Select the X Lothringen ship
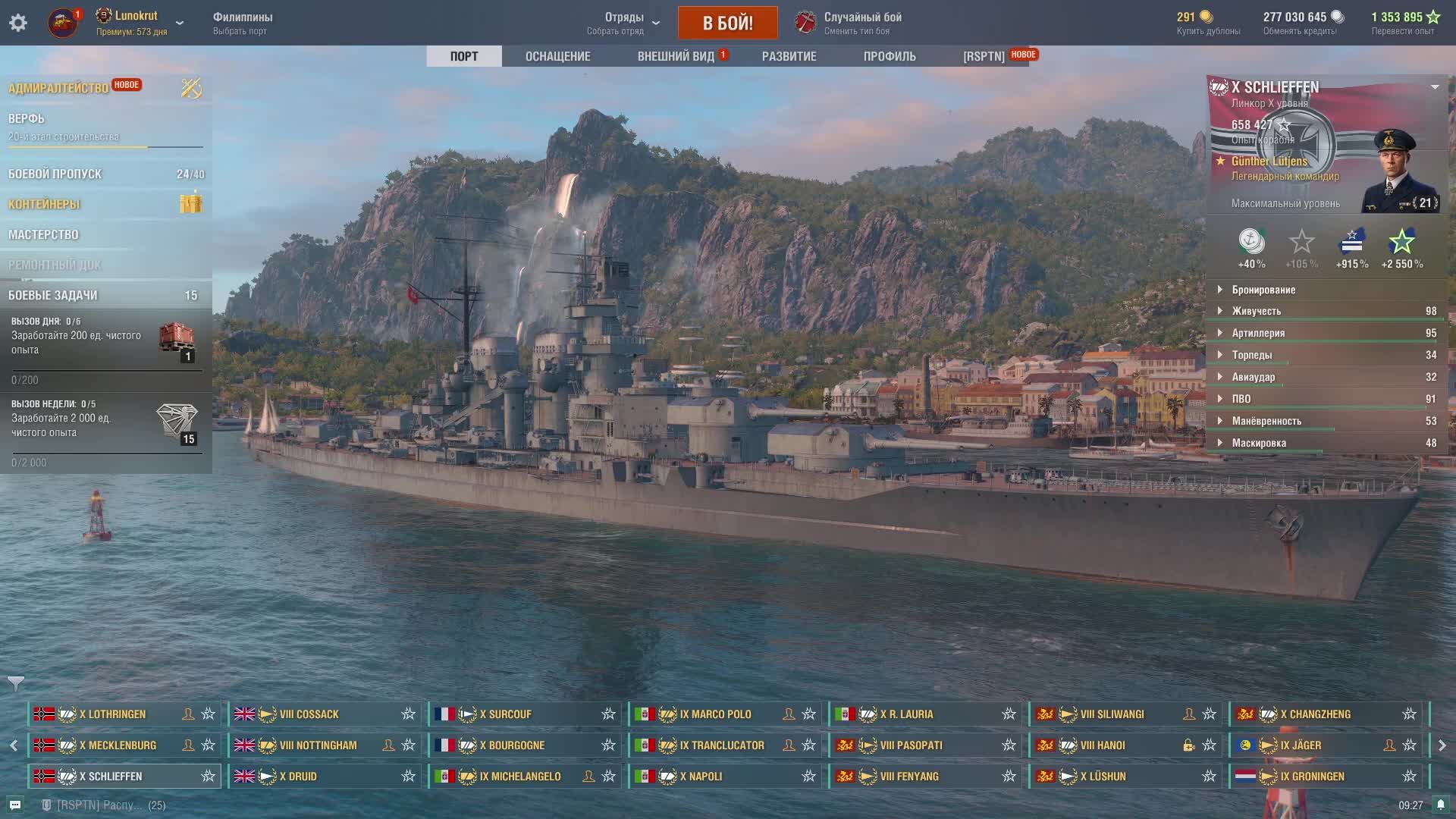 coord(112,714)
